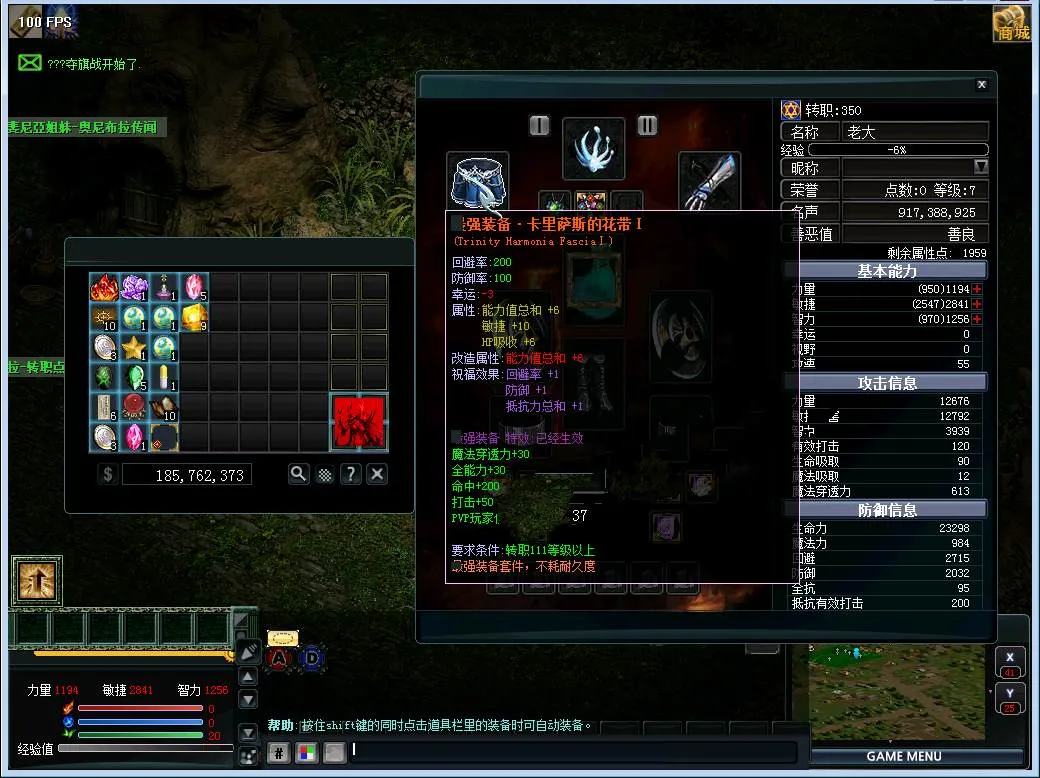This screenshot has width=1040, height=778.
Task: Select the red flame item in inventory
Action: pyautogui.click(x=104, y=288)
